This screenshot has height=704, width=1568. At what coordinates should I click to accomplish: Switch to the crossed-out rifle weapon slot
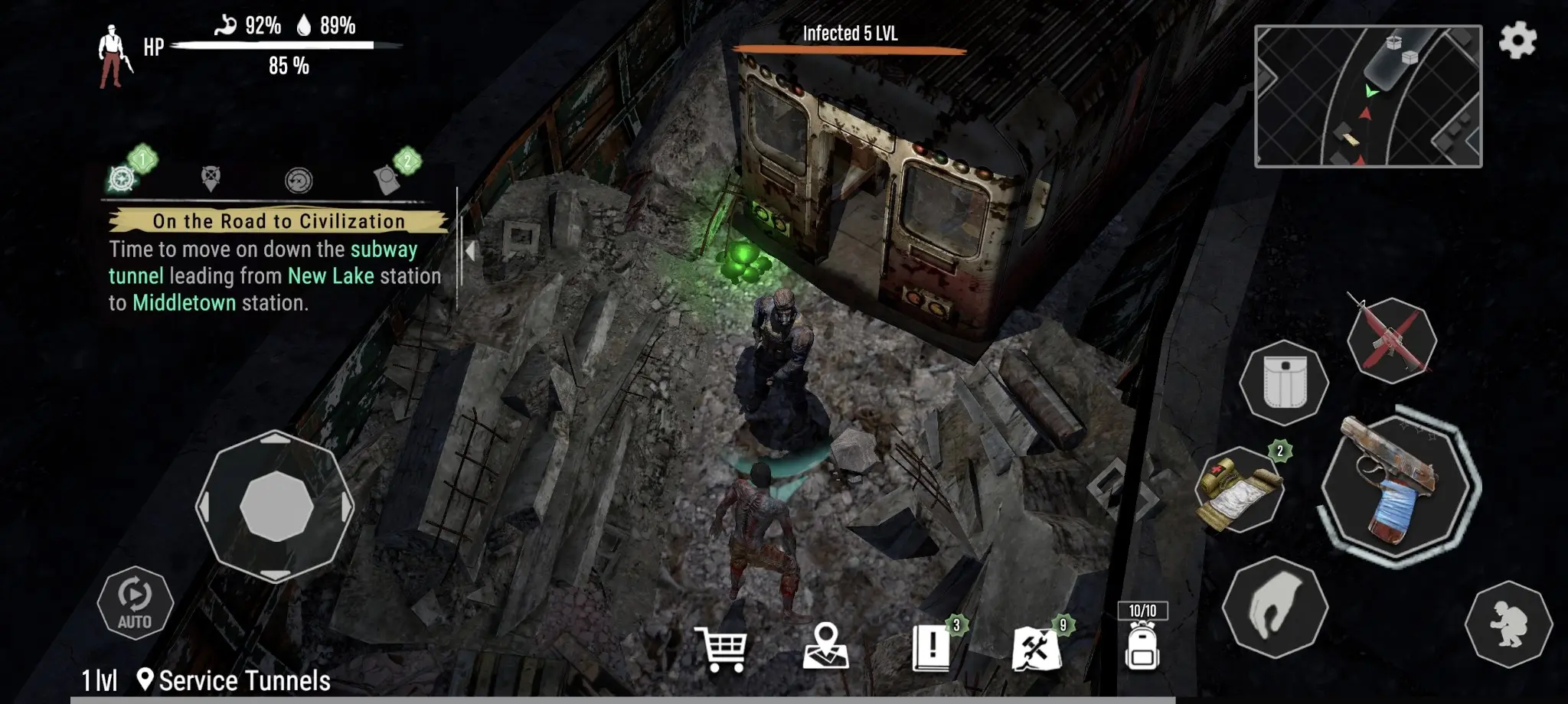(1390, 339)
